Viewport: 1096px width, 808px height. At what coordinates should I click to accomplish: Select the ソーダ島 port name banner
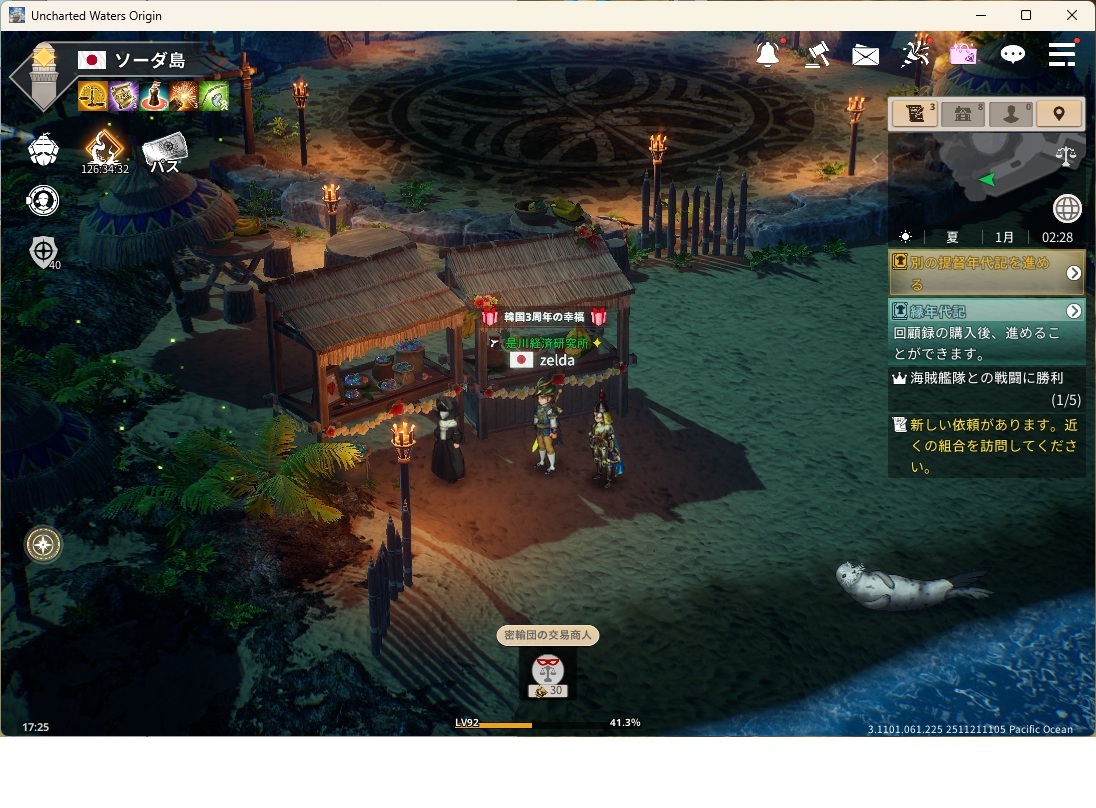150,61
